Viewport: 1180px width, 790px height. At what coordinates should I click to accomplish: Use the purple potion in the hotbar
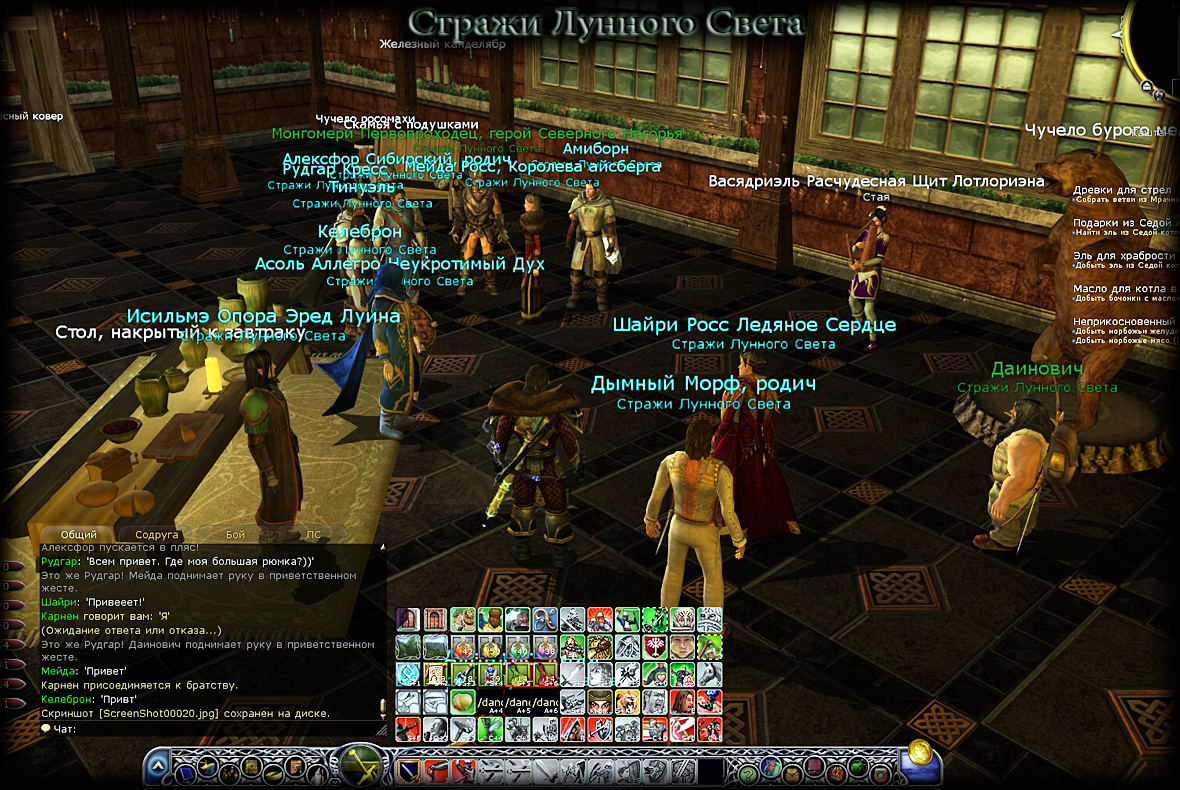click(544, 646)
